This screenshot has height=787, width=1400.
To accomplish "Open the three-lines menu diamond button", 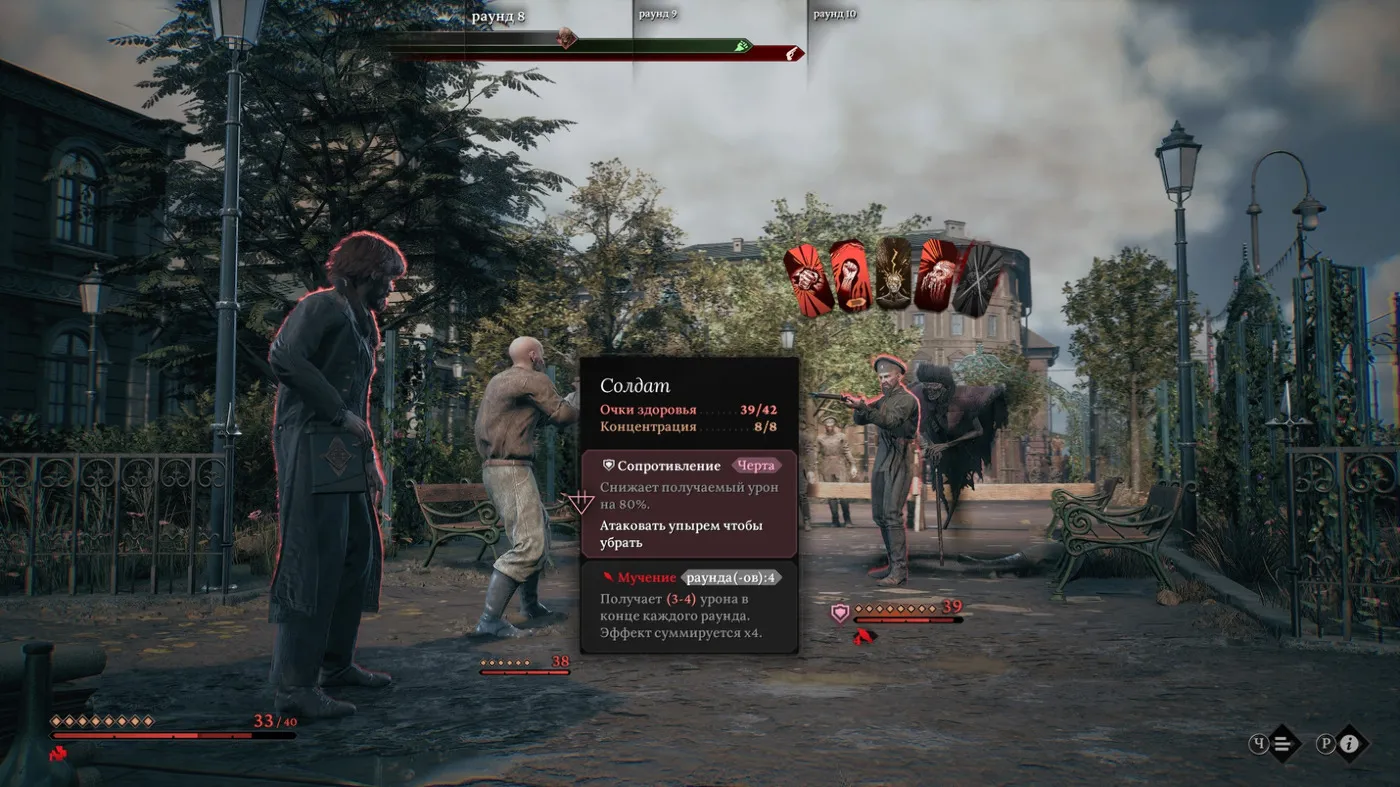I will point(1286,743).
